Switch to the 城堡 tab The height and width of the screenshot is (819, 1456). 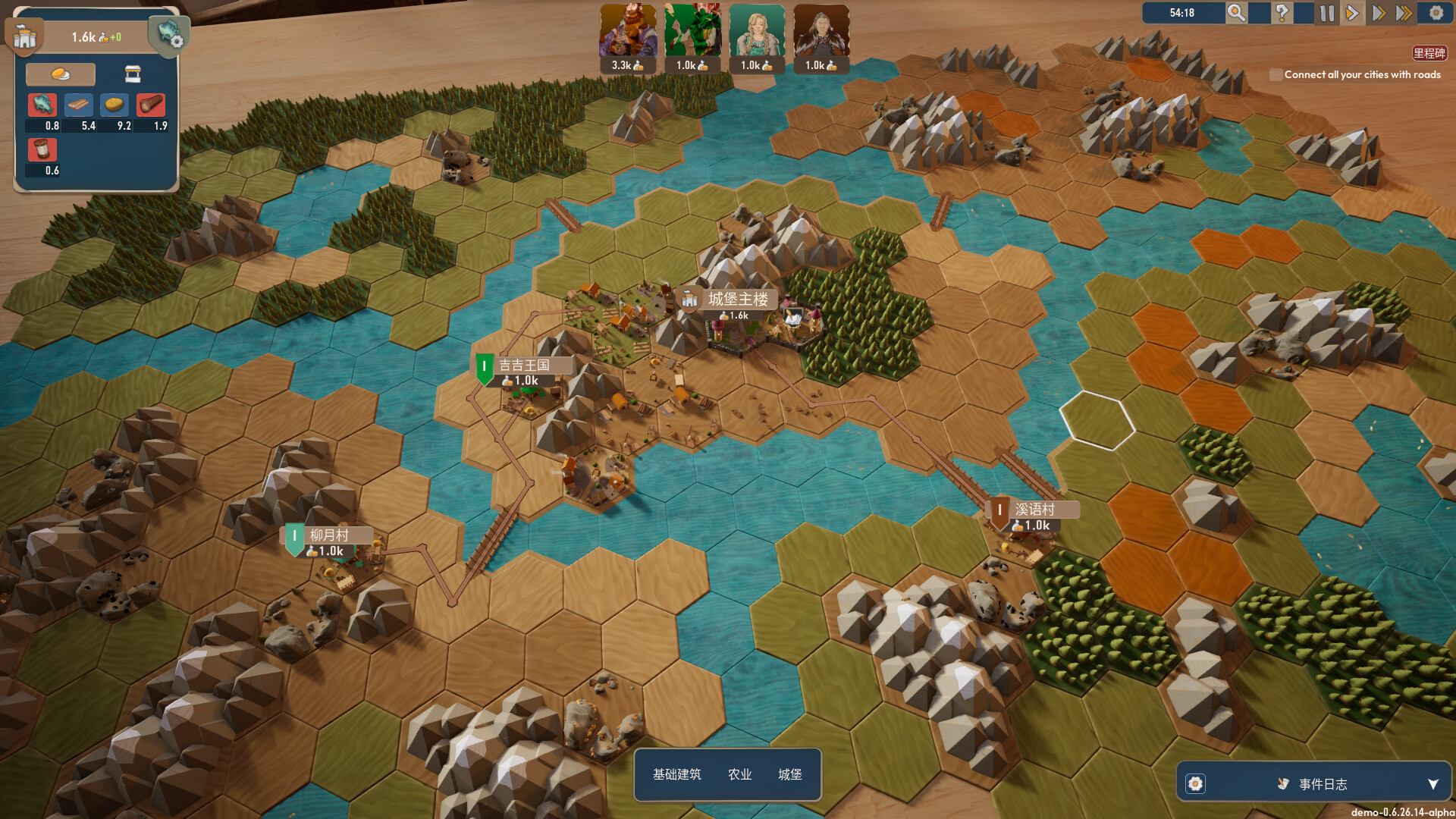pos(790,775)
